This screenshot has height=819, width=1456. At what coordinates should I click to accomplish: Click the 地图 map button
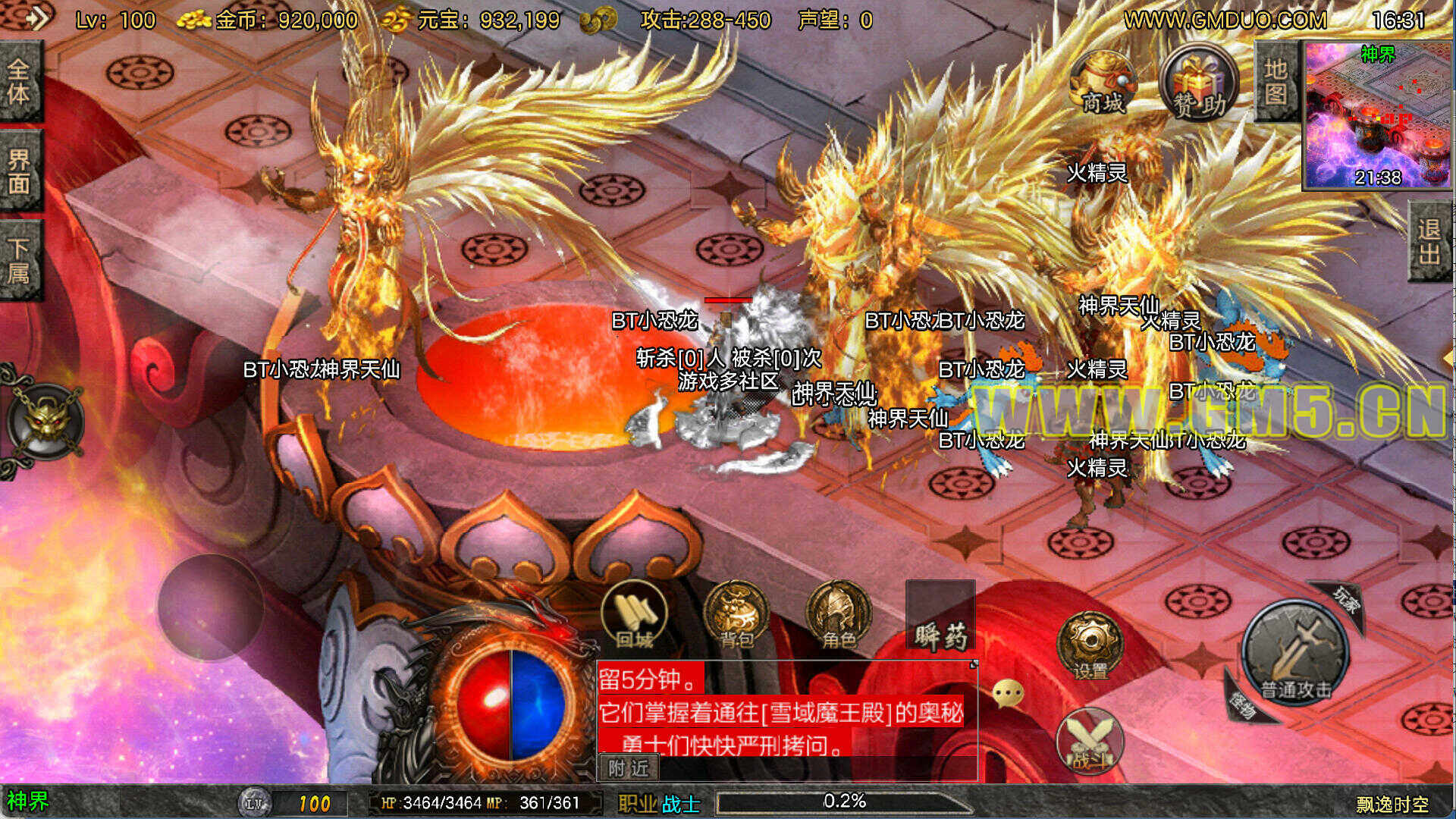pyautogui.click(x=1276, y=82)
